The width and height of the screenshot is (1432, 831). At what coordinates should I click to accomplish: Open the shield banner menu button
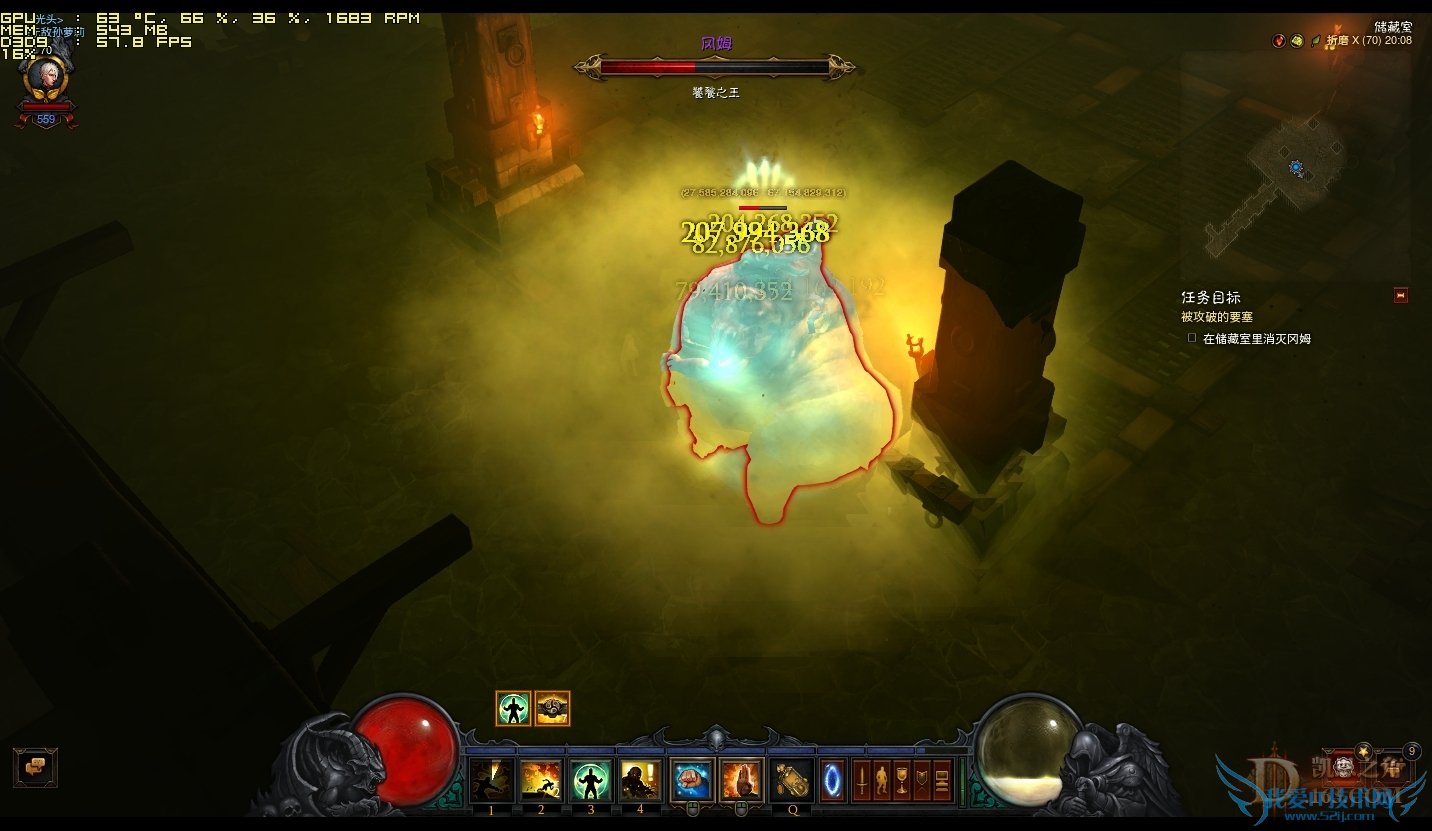tap(922, 780)
